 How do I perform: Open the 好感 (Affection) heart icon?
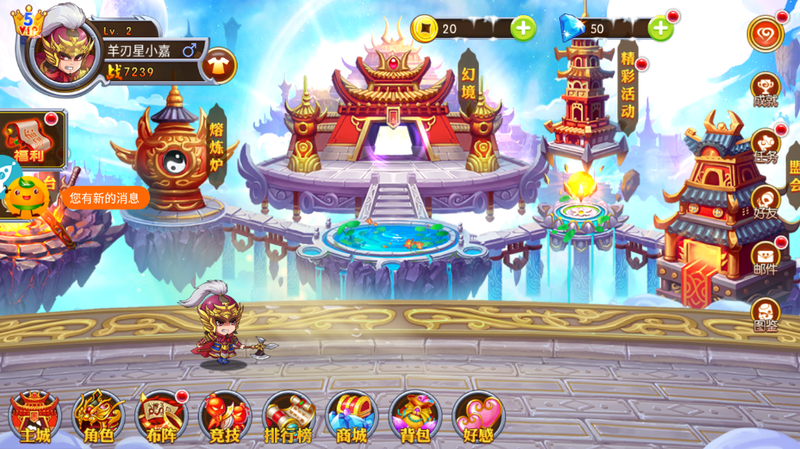478,415
